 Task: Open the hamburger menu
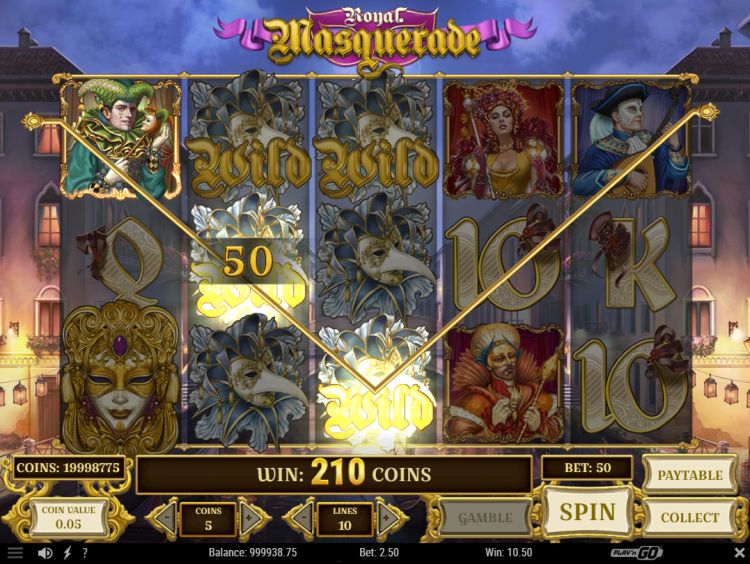(14, 552)
